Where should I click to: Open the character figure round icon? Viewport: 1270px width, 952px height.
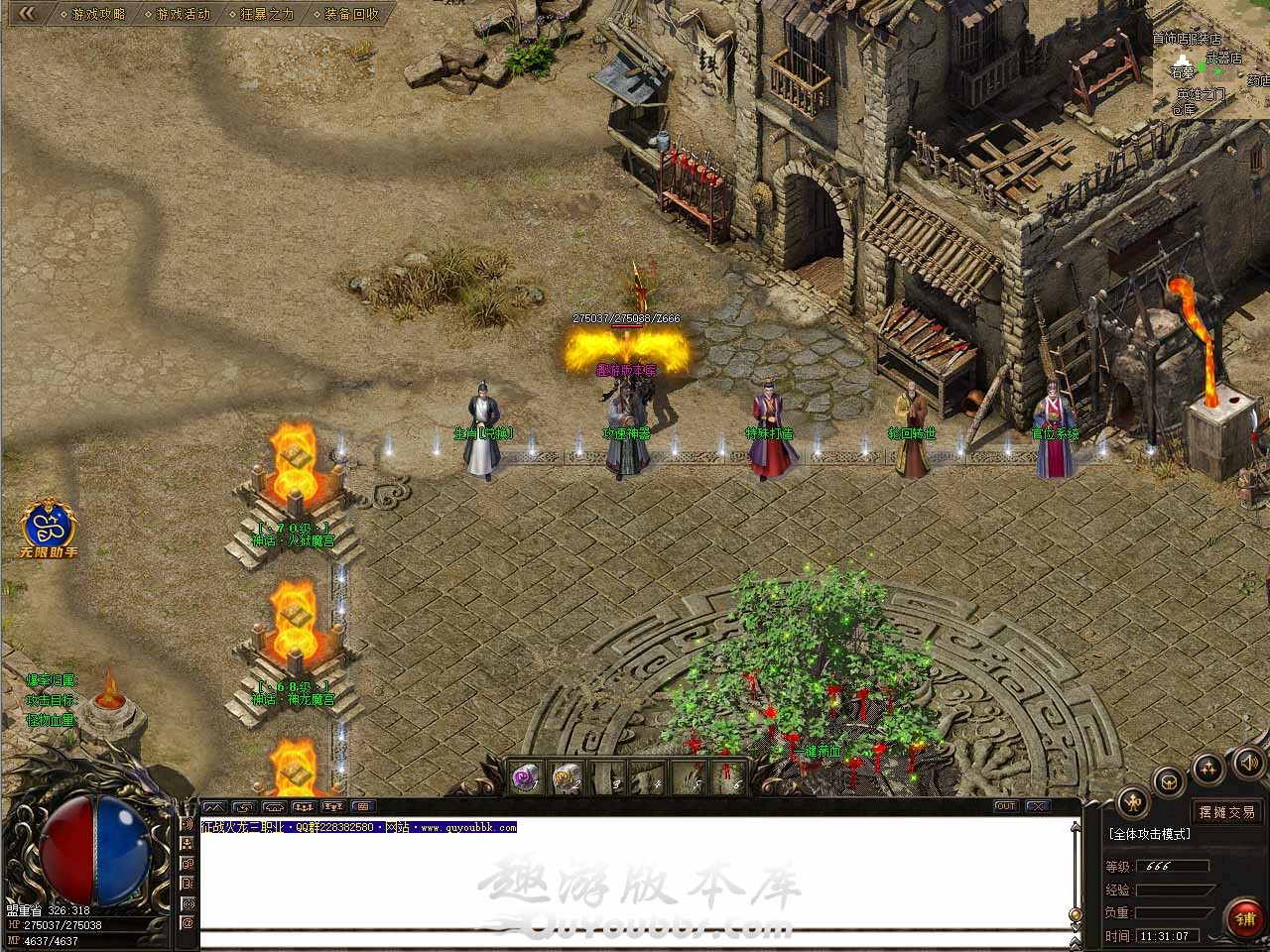[1132, 801]
